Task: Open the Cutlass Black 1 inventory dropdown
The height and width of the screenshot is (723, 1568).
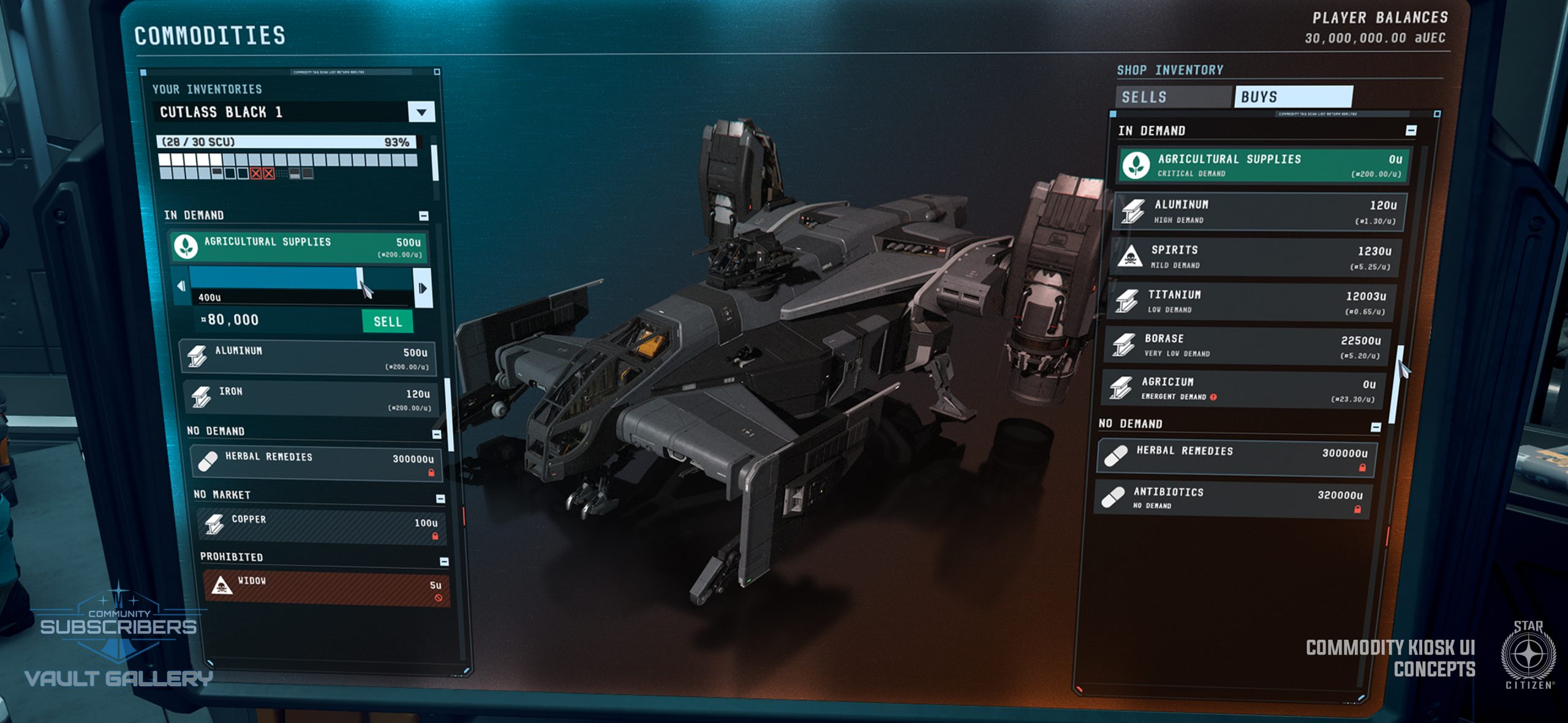Action: pos(421,112)
